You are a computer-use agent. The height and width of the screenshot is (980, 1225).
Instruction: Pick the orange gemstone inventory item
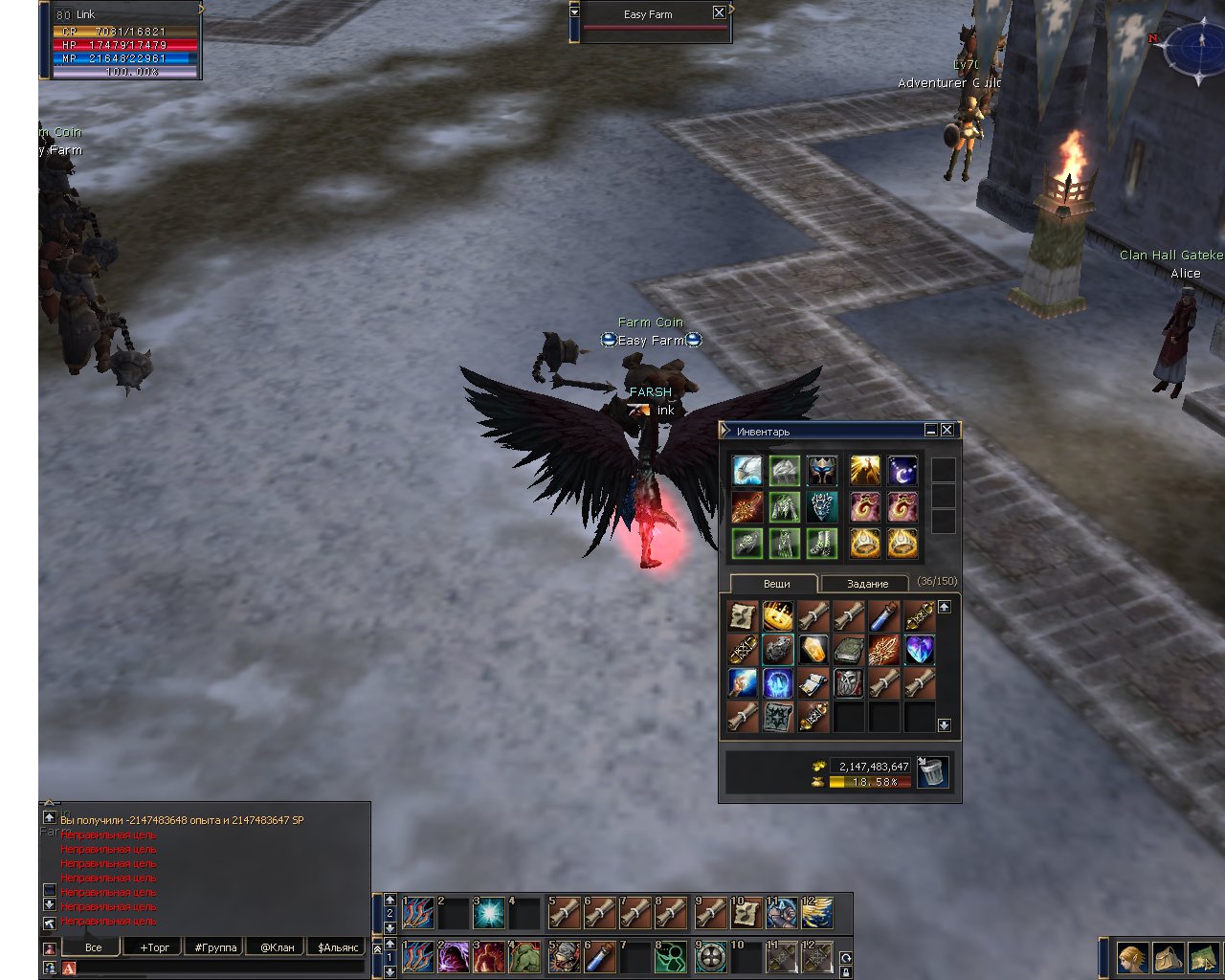pos(813,650)
